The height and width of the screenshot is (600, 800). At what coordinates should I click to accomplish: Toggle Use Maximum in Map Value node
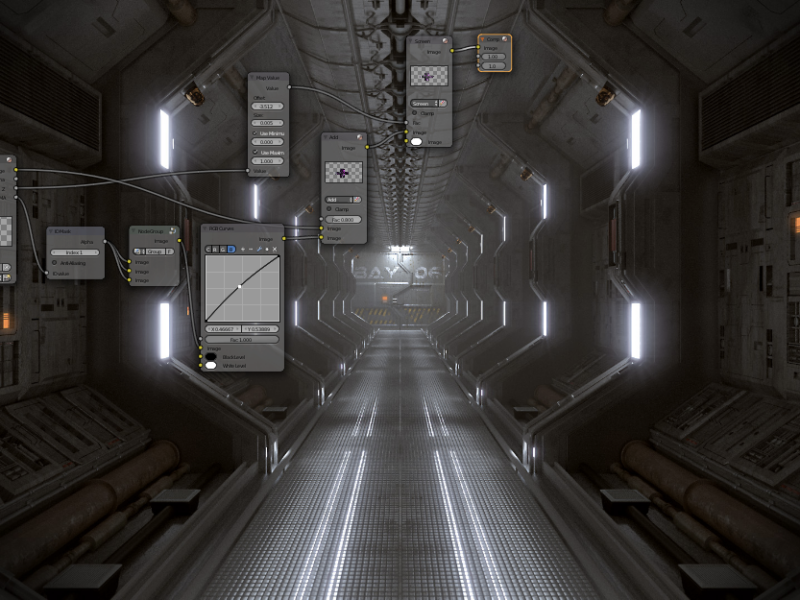click(x=254, y=152)
